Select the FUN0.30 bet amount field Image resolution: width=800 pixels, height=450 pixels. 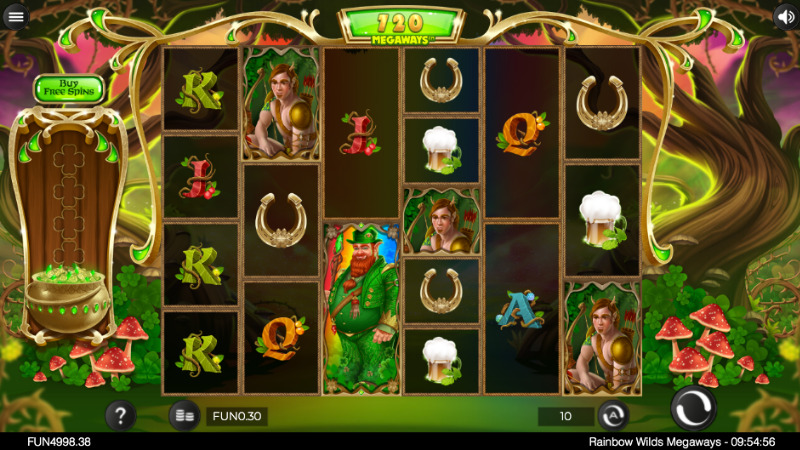click(x=237, y=416)
